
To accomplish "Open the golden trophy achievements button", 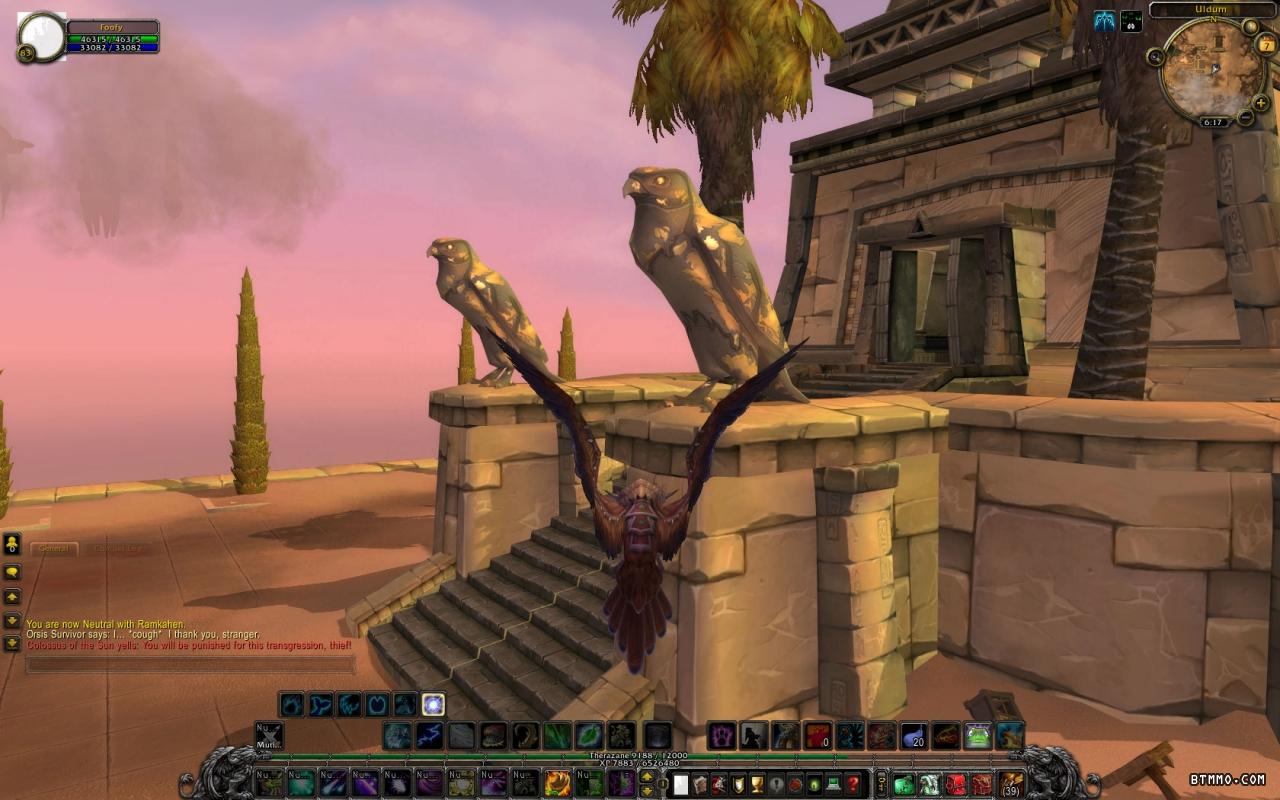I will [756, 784].
